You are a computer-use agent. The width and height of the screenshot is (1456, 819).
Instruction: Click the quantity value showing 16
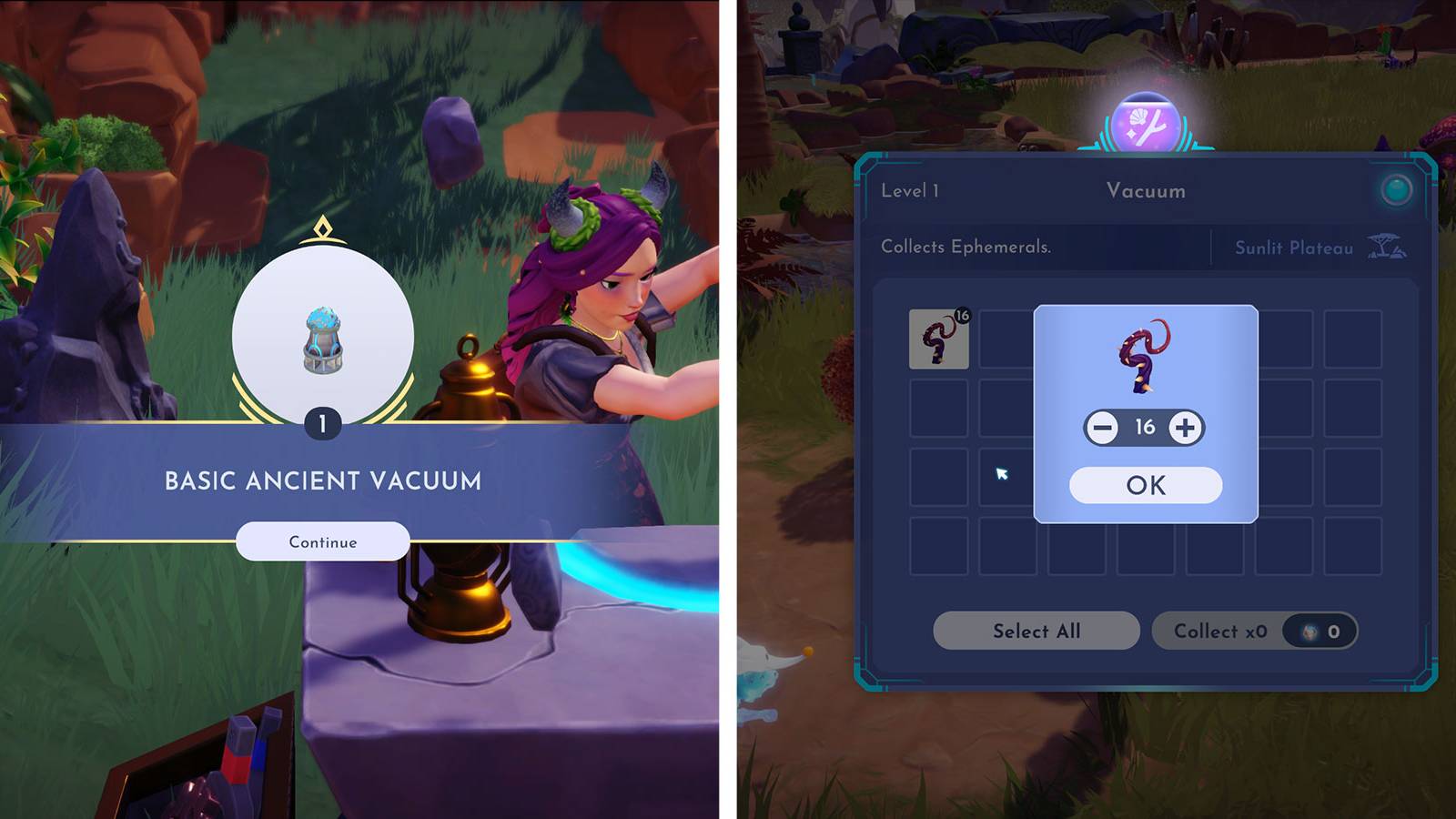tap(1144, 426)
